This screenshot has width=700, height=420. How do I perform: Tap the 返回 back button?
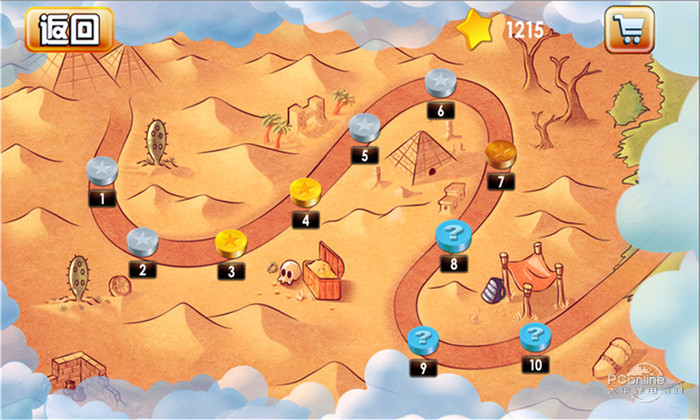tap(69, 29)
